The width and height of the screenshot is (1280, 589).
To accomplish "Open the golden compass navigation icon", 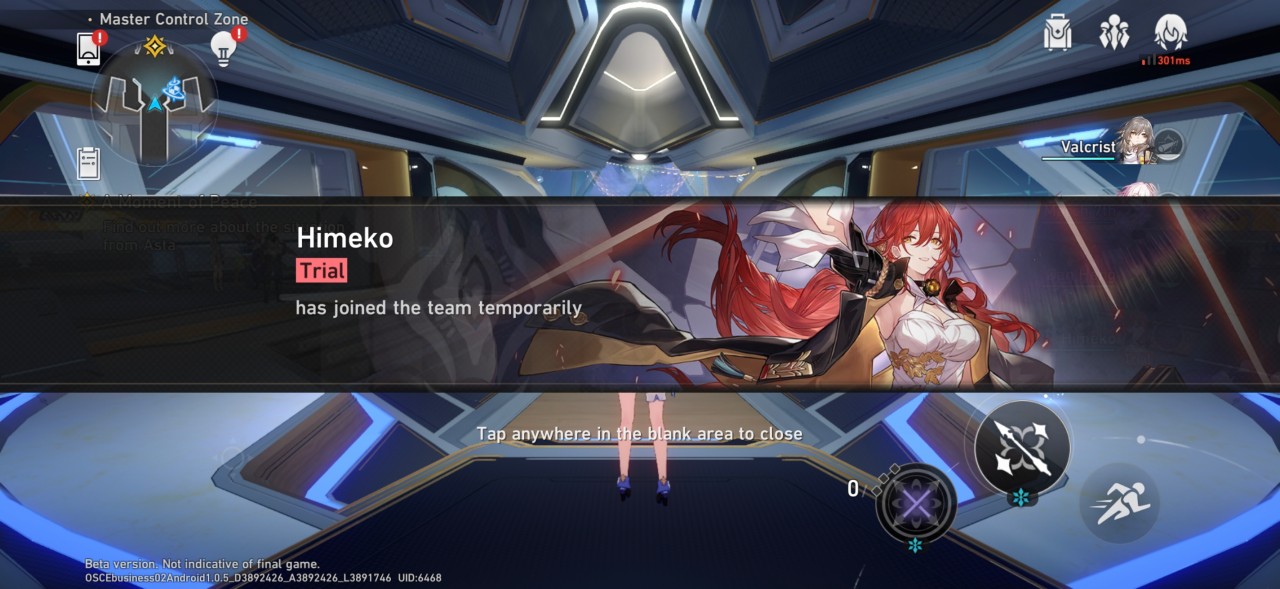I will point(155,47).
